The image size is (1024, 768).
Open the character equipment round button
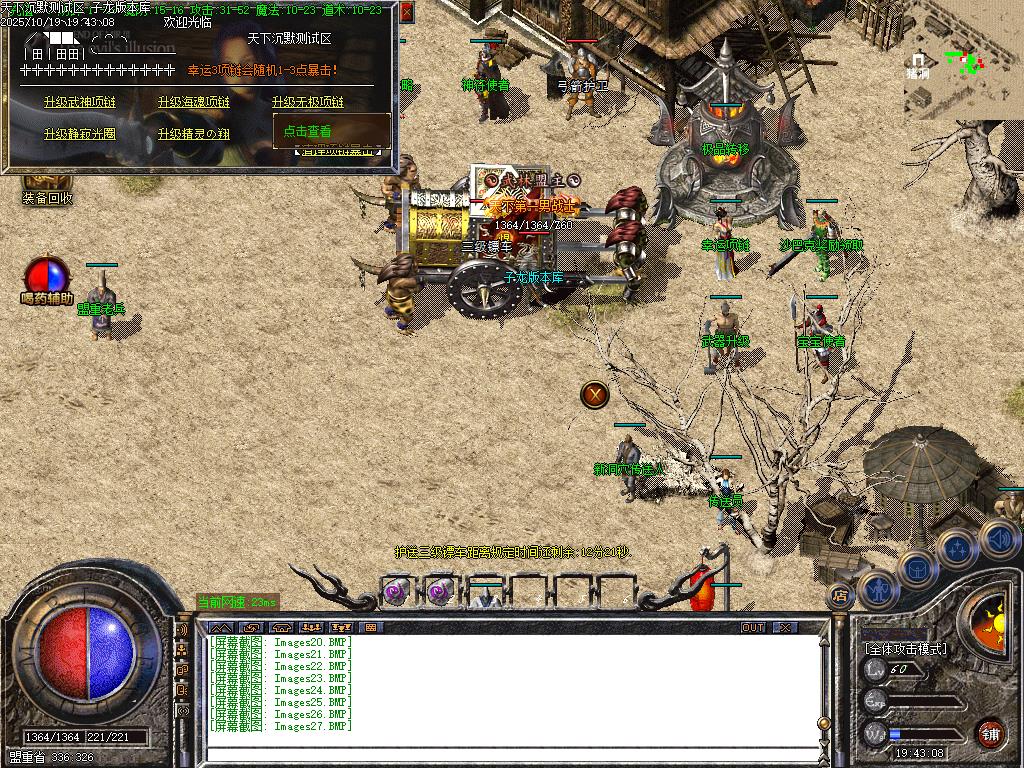tap(878, 590)
